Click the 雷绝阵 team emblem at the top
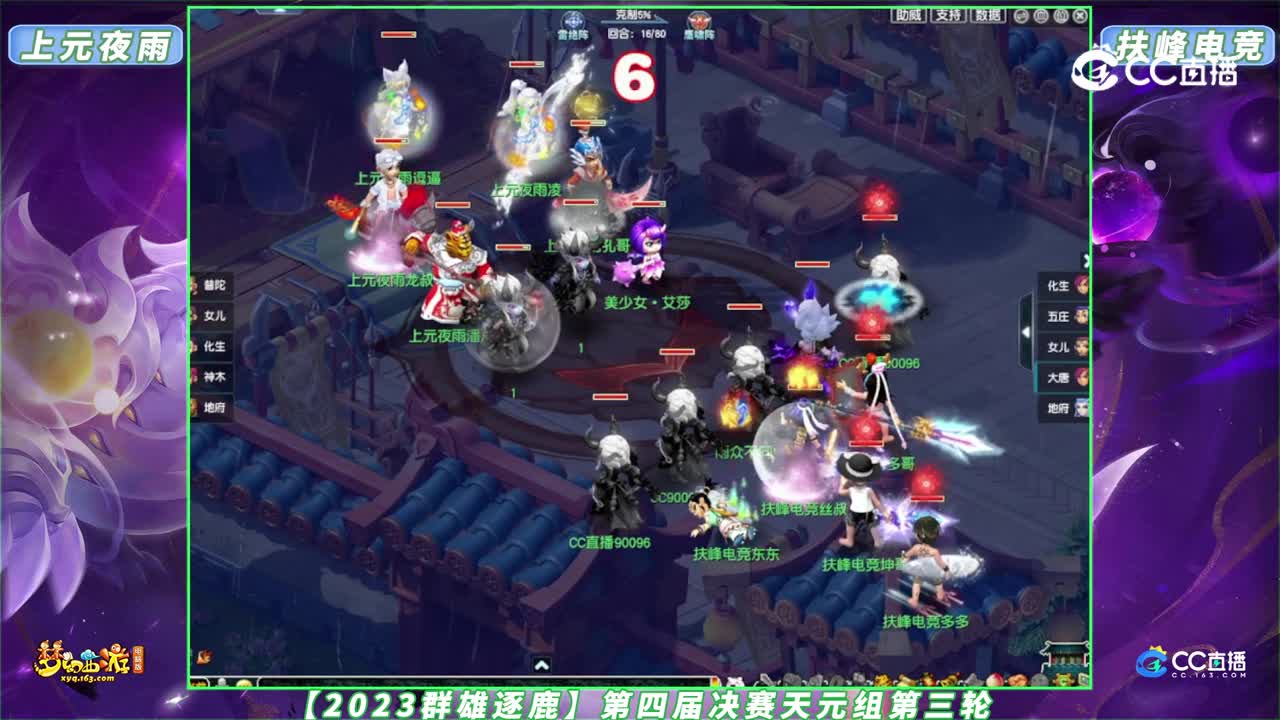 574,18
